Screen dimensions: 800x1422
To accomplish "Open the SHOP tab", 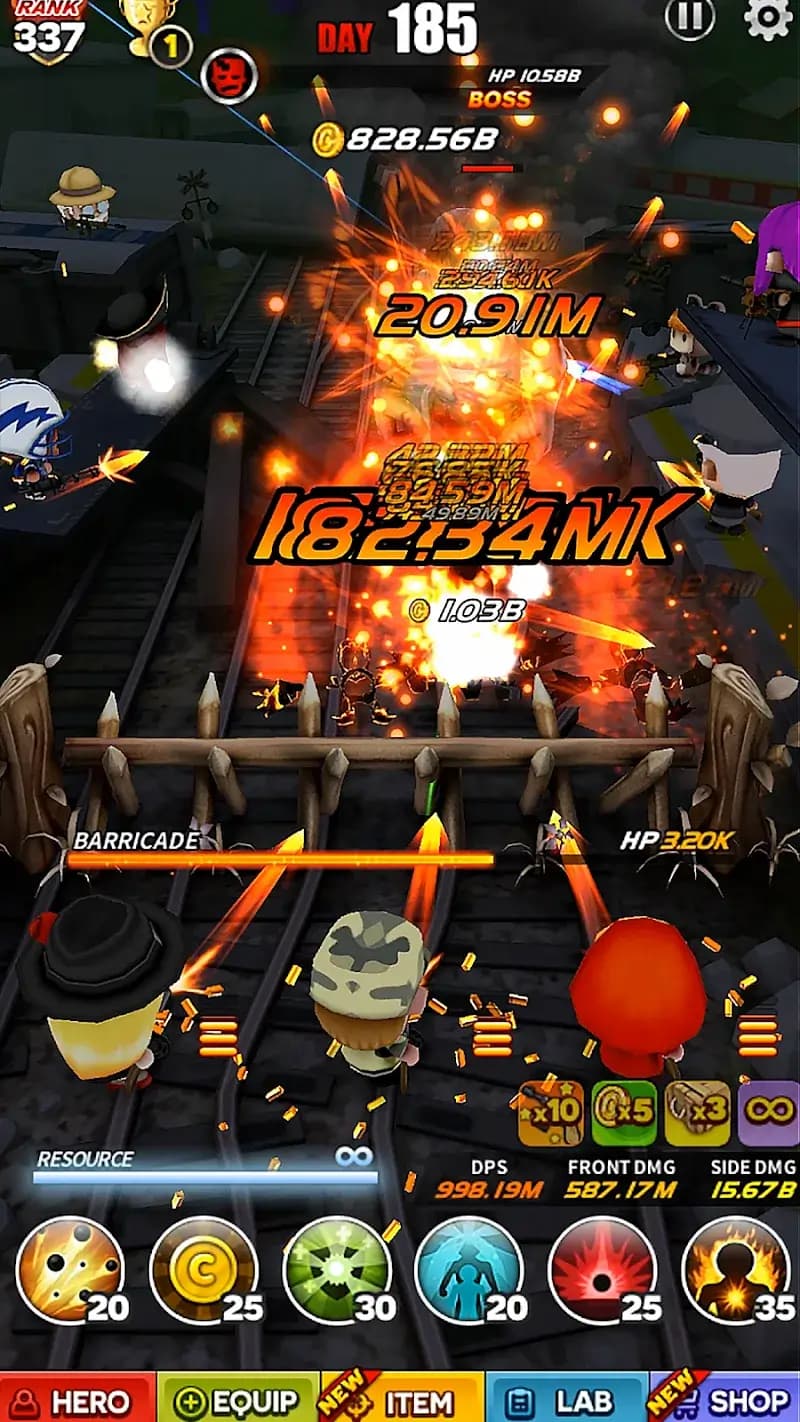I will click(726, 1398).
